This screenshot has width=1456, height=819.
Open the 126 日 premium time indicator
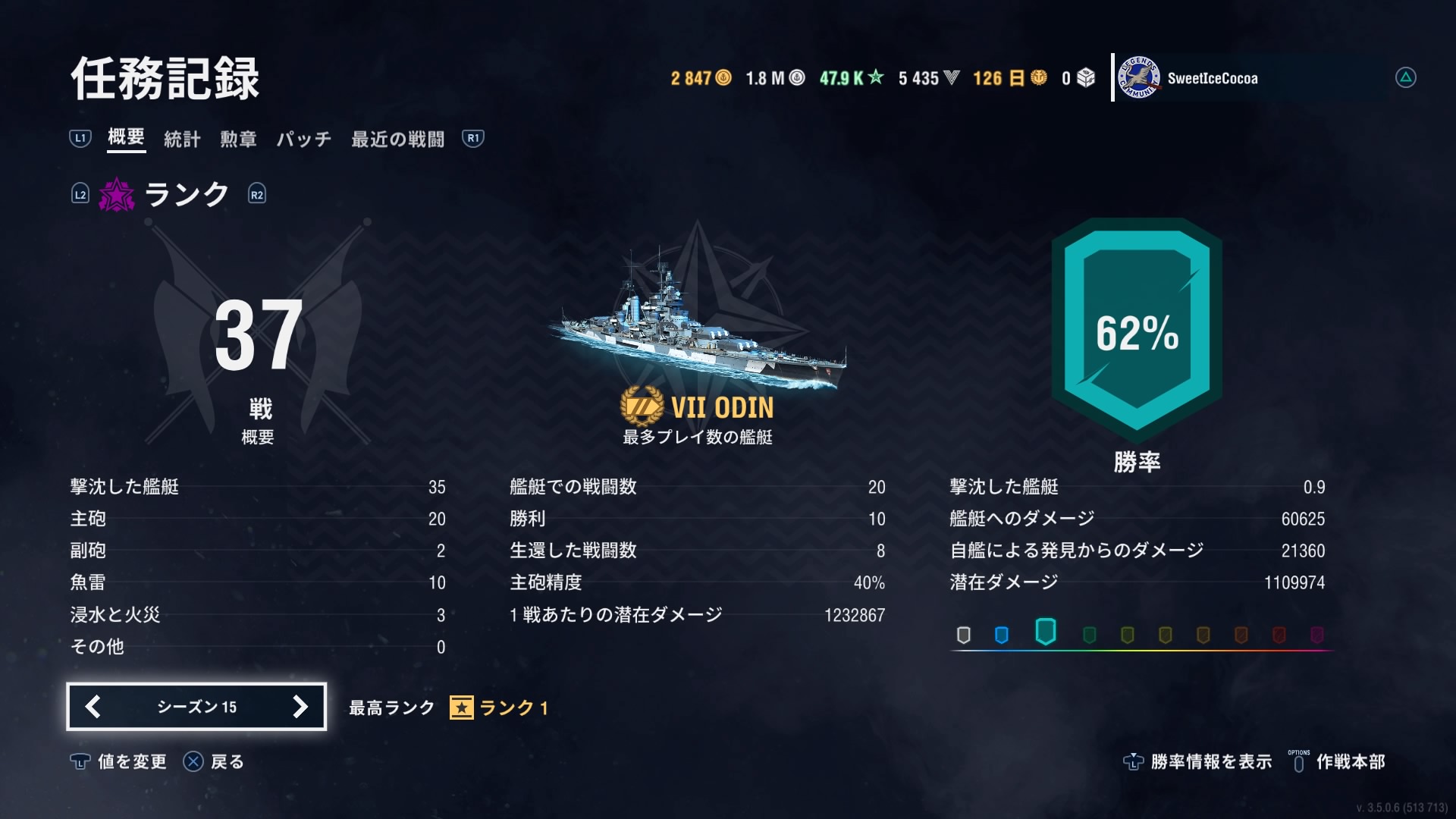(1009, 78)
